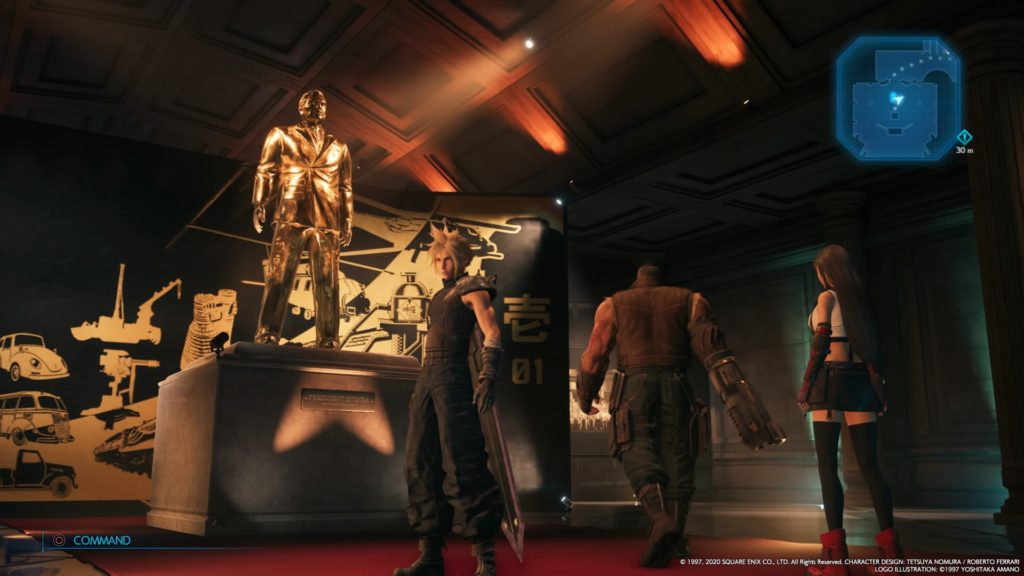Screen dimensions: 1024x576
Task: Open the minimap in the corner
Action: coord(898,99)
